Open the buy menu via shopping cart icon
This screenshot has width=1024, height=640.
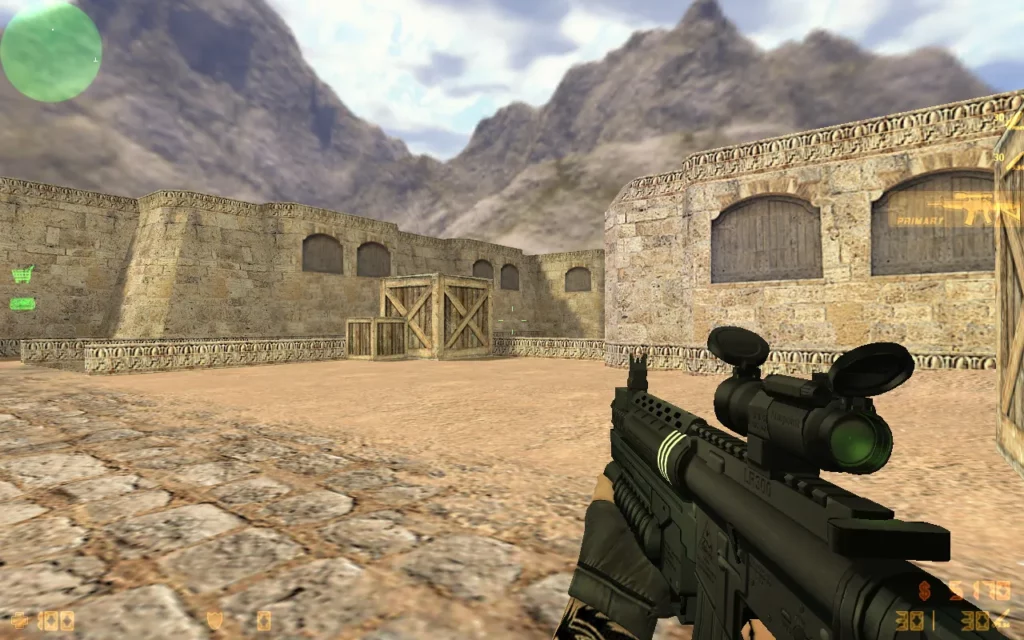click(x=22, y=274)
